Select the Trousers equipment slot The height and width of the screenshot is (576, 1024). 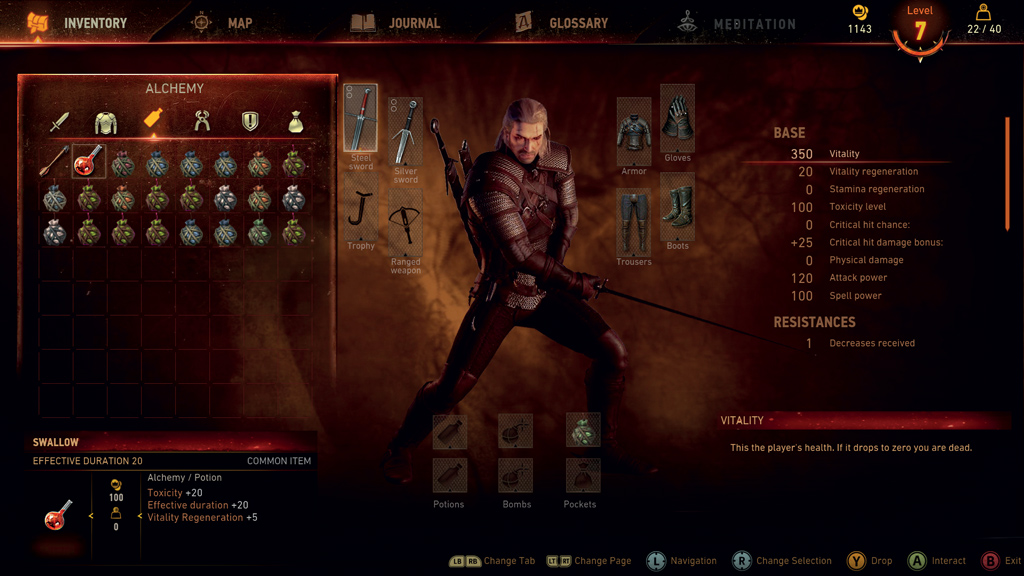[633, 222]
